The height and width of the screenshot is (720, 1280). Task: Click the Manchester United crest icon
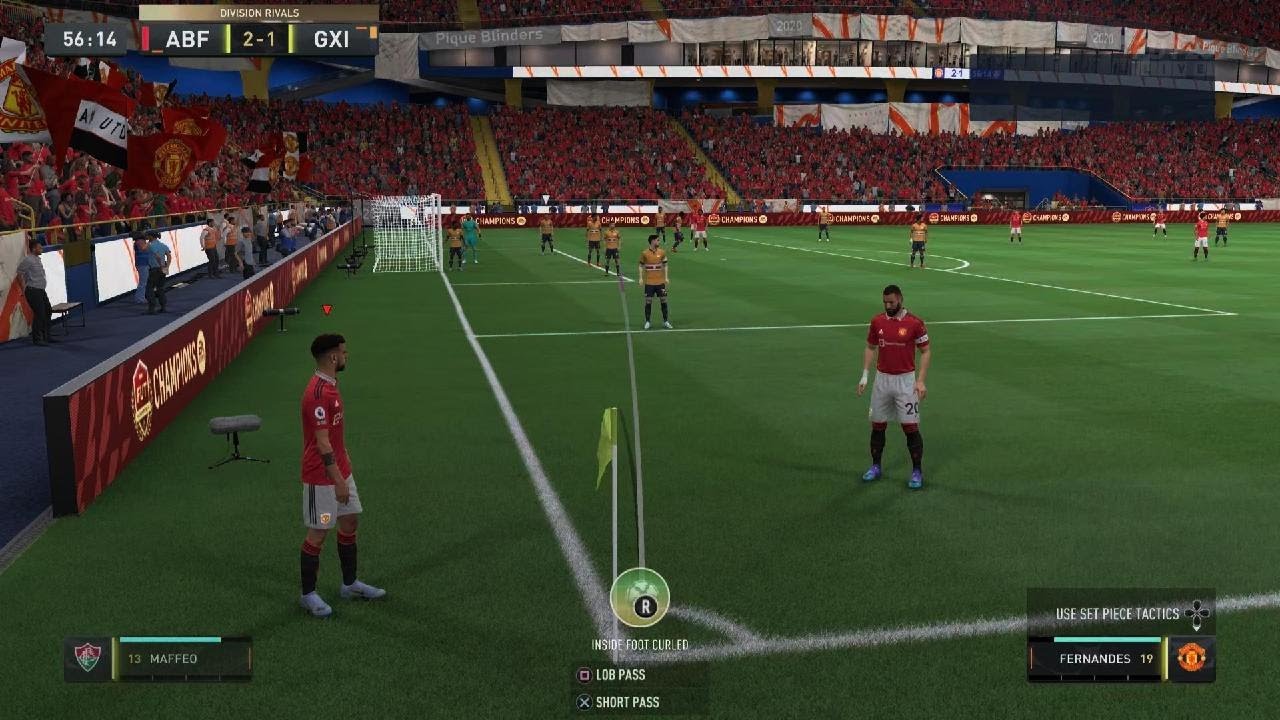1191,658
